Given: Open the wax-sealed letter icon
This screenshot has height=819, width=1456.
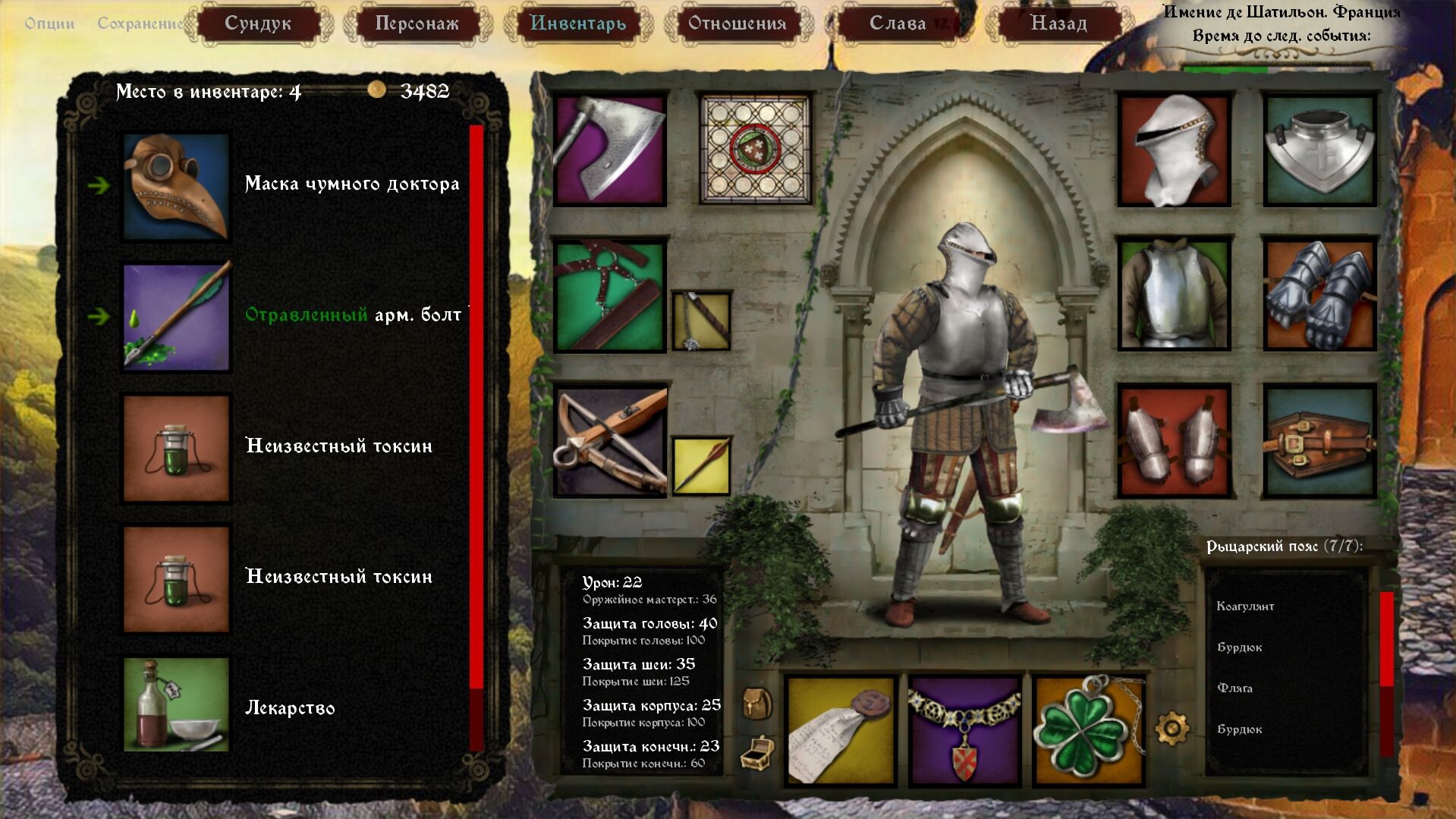Looking at the screenshot, I should click(x=838, y=727).
